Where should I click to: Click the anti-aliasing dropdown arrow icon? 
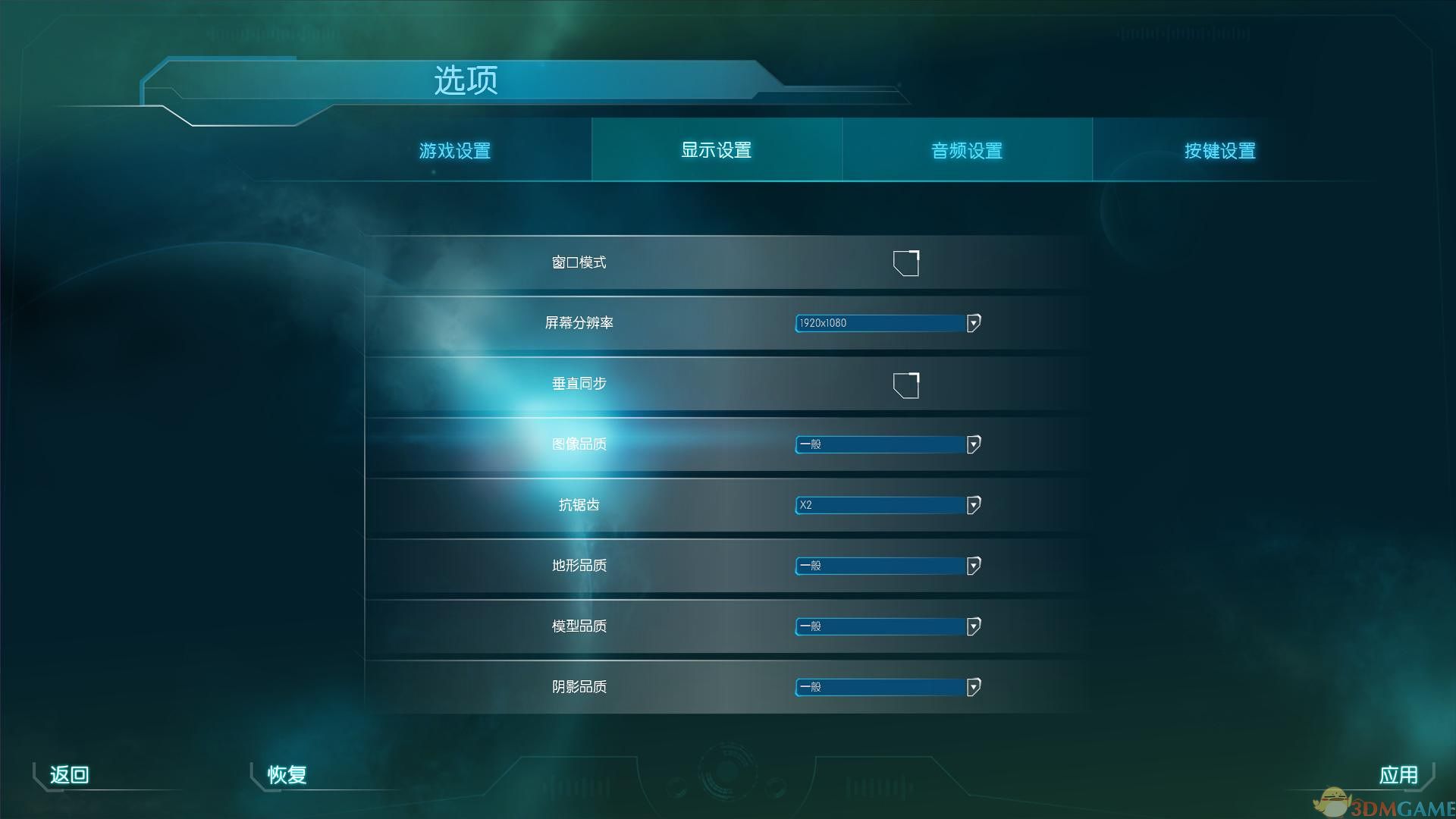point(973,505)
